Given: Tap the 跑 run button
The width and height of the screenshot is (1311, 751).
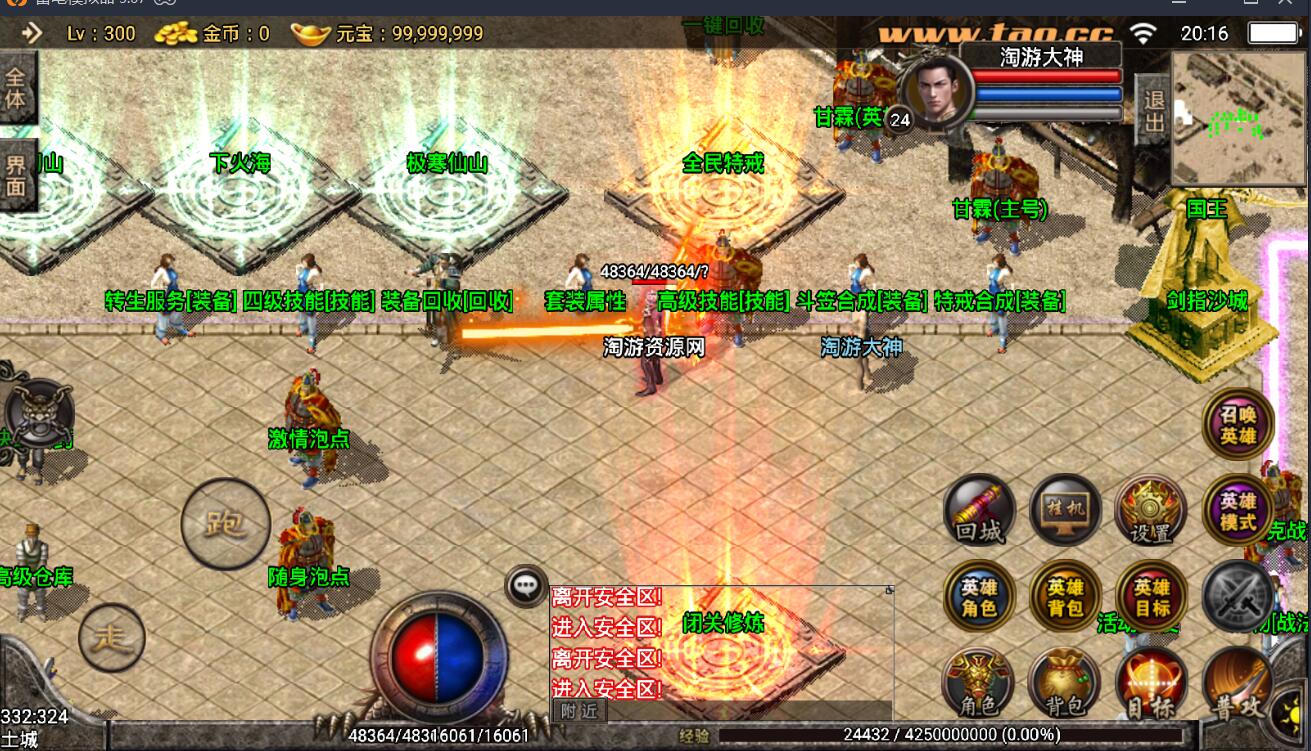Looking at the screenshot, I should click(x=226, y=524).
